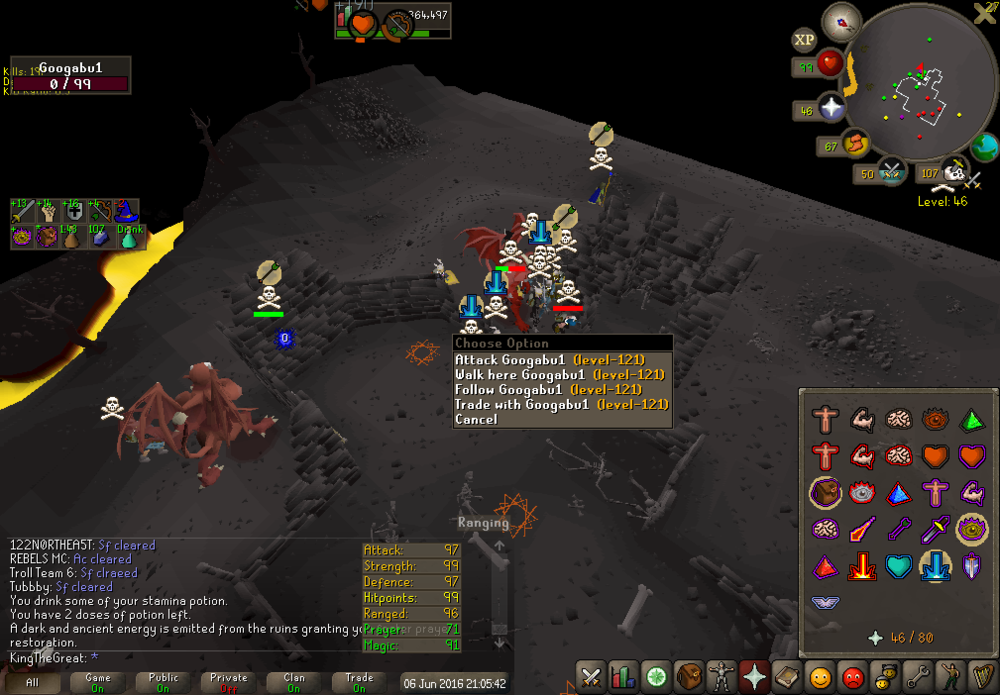Click the compass on the minimap
This screenshot has height=695, width=1000.
[x=841, y=21]
